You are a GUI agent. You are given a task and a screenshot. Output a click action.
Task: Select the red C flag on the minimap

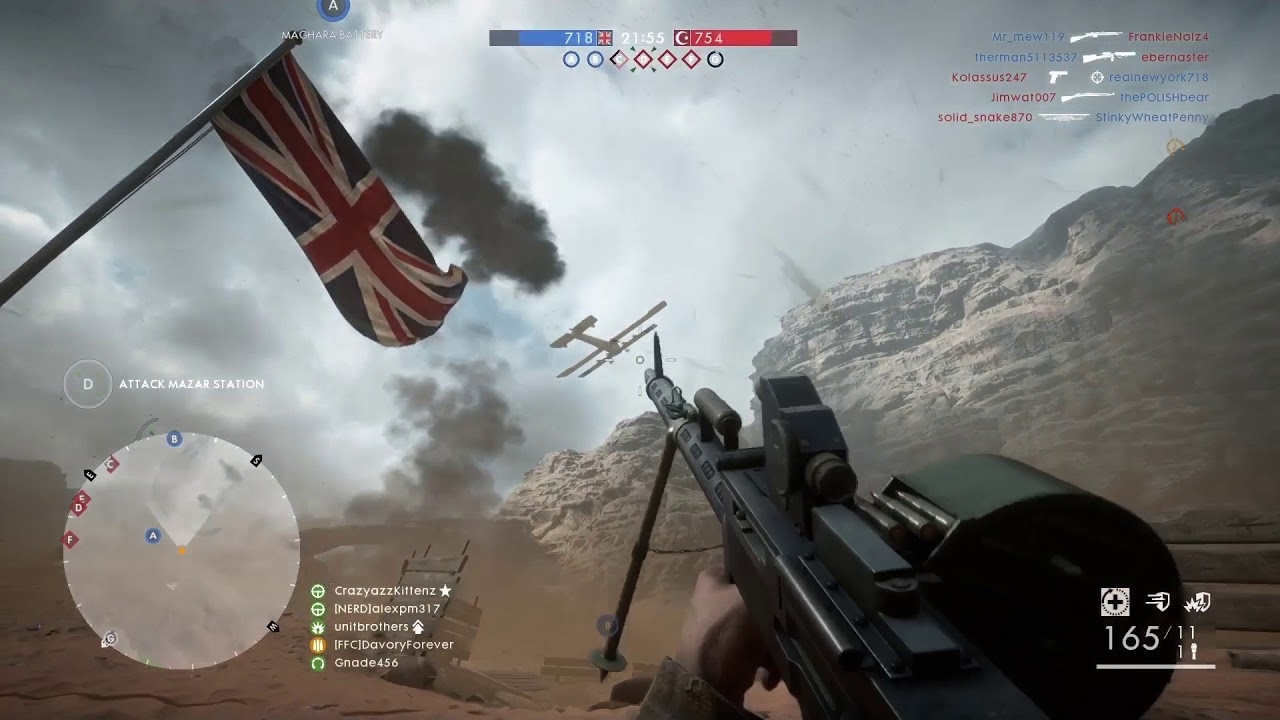[x=112, y=464]
